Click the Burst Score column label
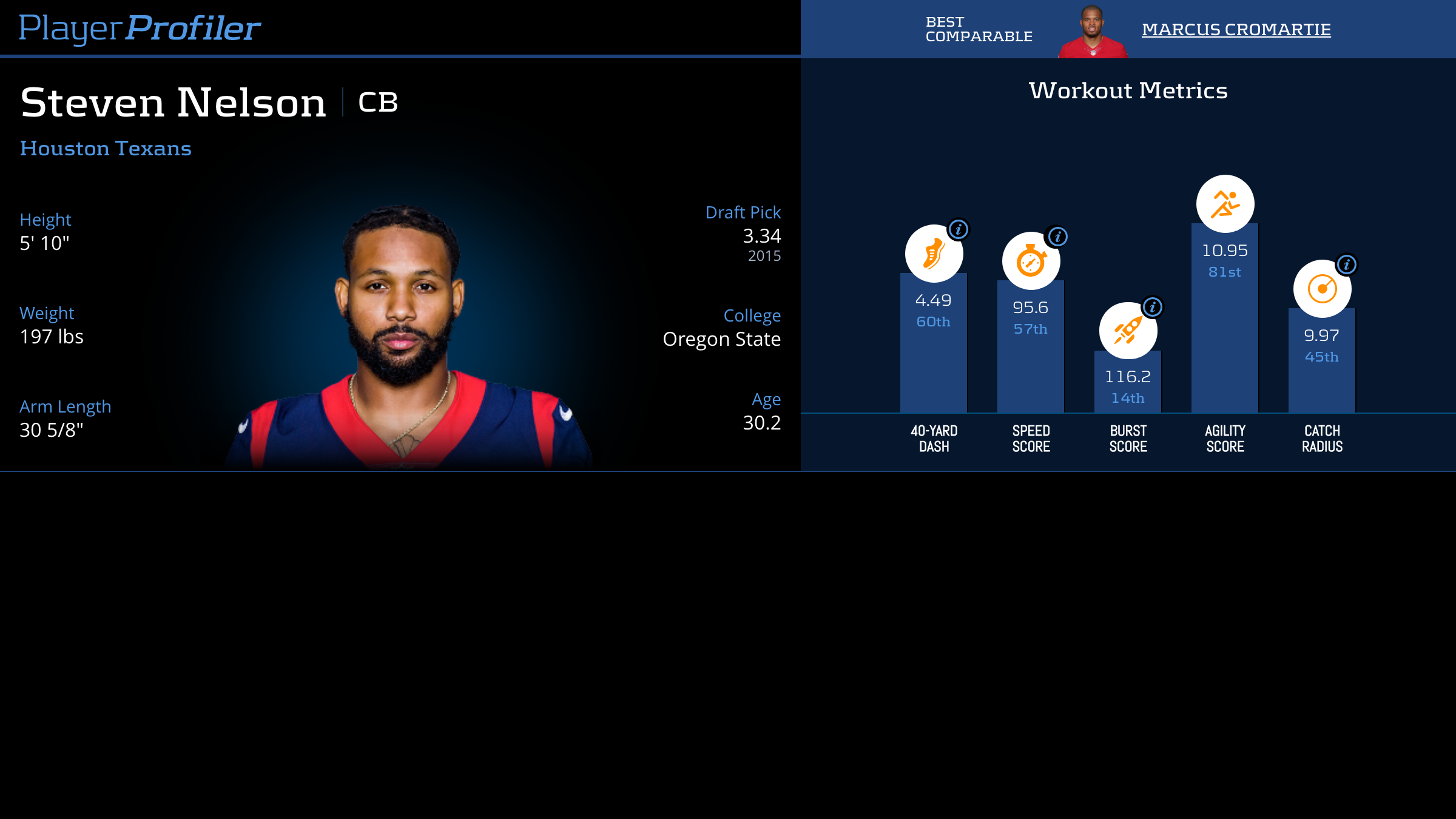 click(x=1128, y=437)
